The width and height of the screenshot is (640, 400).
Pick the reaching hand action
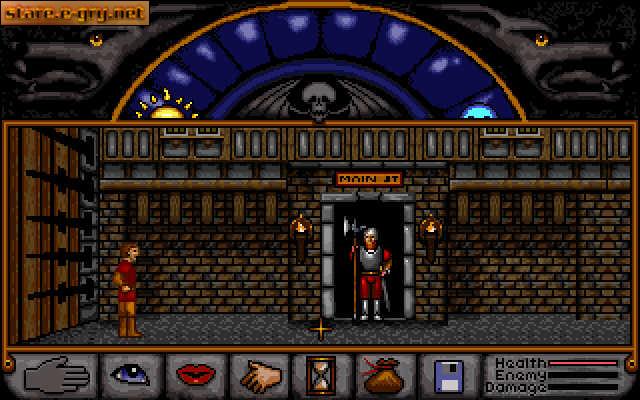click(x=259, y=375)
